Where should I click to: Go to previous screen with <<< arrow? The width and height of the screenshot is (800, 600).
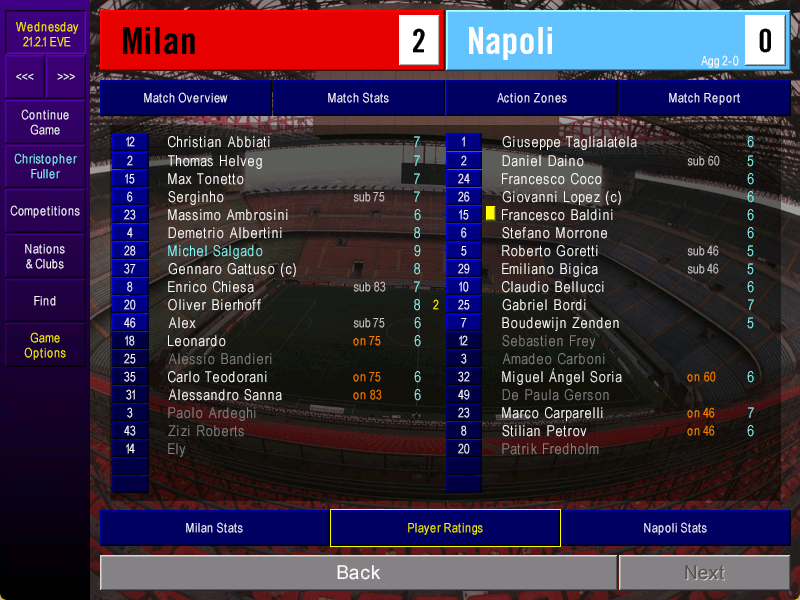(25, 77)
